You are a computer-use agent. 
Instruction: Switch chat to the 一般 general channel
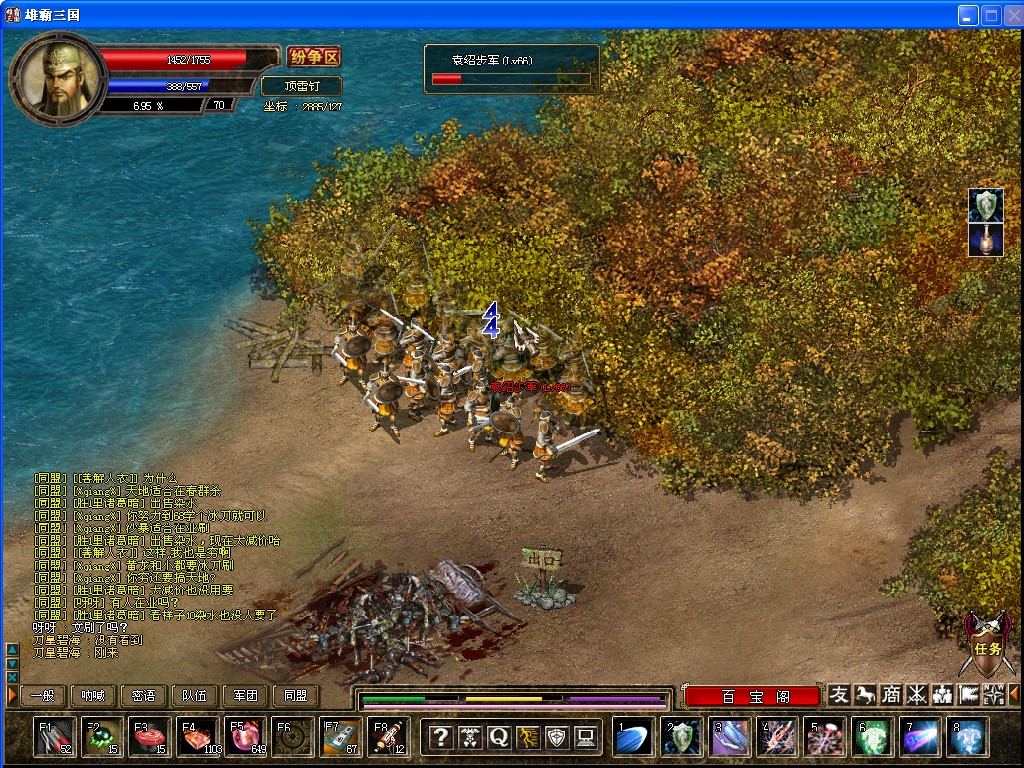(x=42, y=696)
